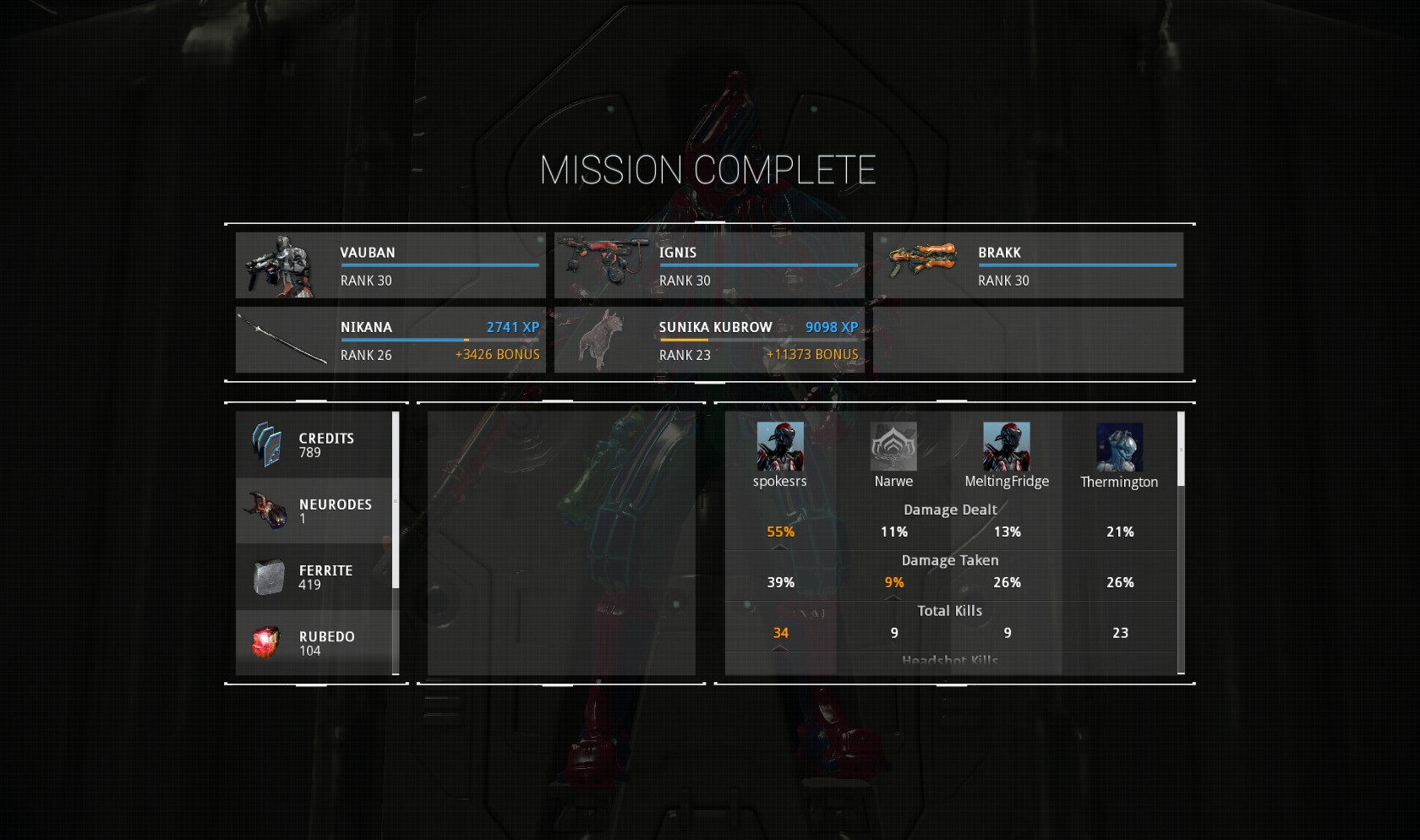Image resolution: width=1420 pixels, height=840 pixels.
Task: Open Thermington's player avatar
Action: point(1119,447)
